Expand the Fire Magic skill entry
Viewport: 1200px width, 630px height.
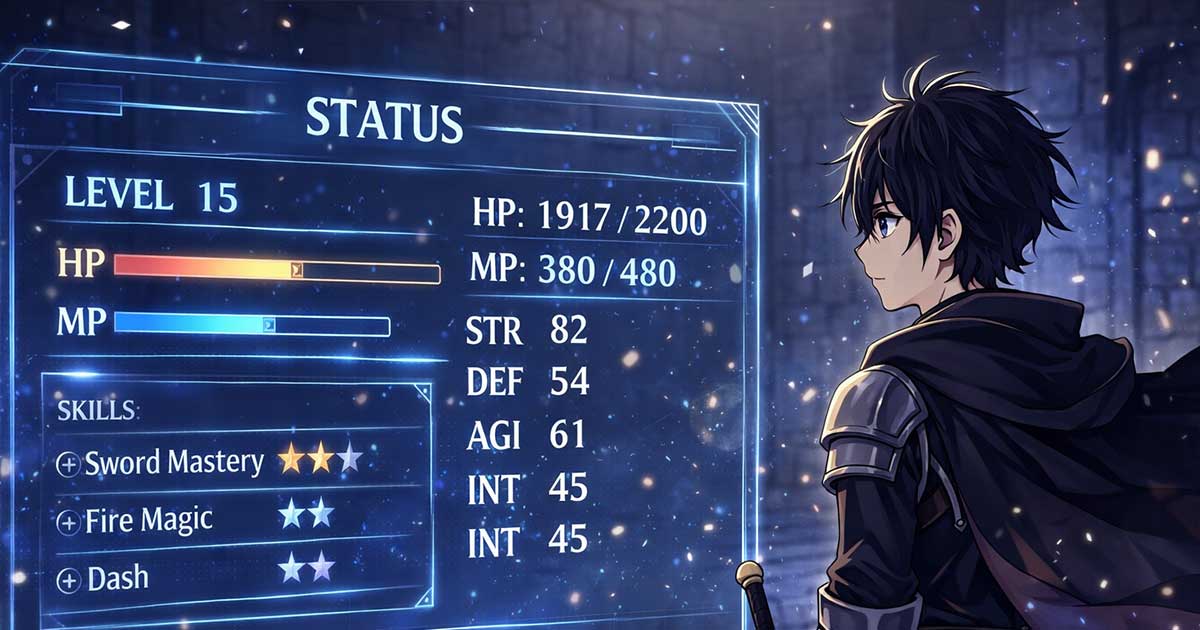point(69,522)
